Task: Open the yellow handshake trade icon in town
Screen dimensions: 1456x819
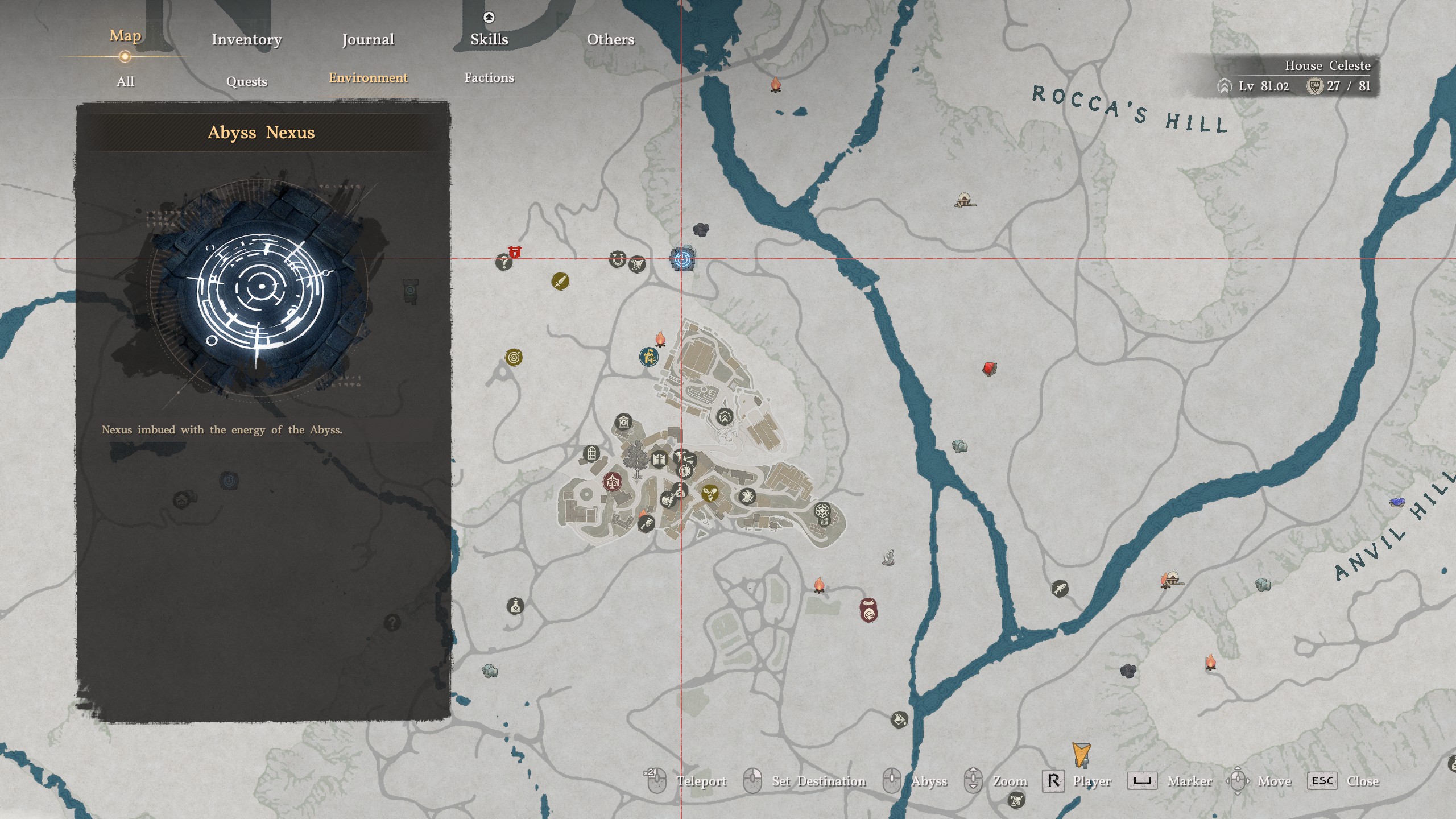Action: click(x=710, y=494)
